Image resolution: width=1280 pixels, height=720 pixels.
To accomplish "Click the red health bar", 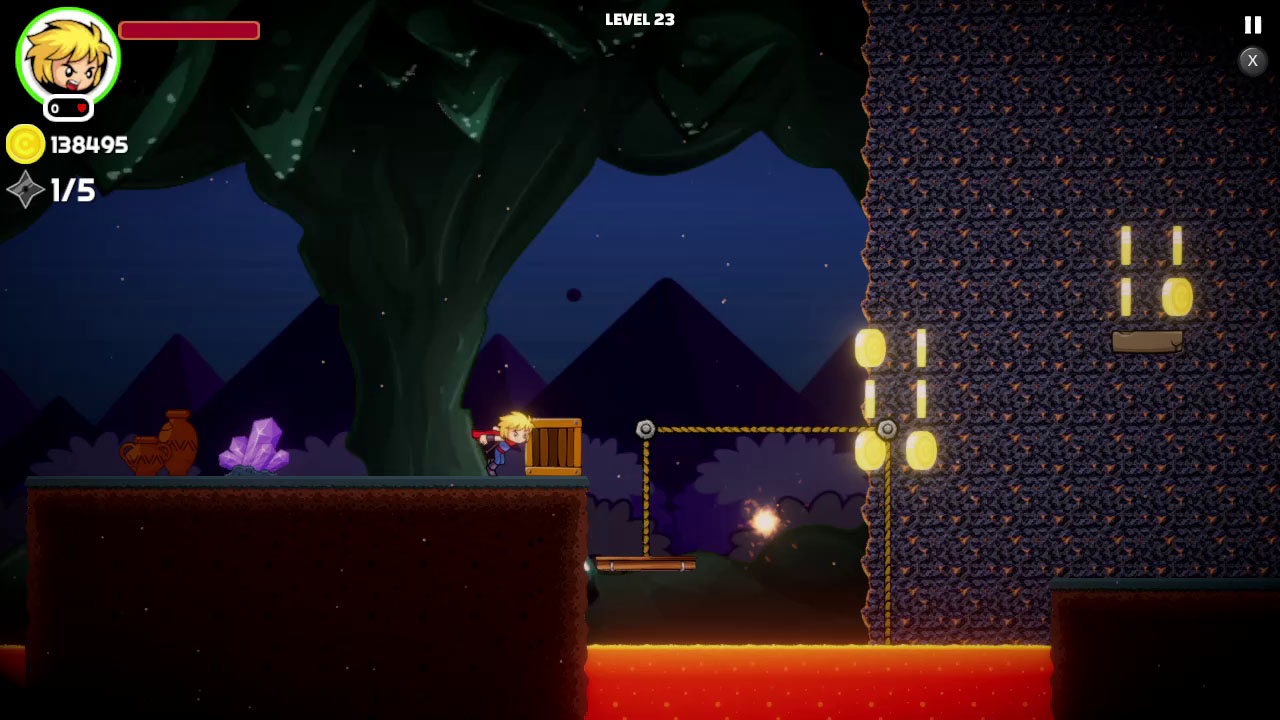I will pos(188,30).
